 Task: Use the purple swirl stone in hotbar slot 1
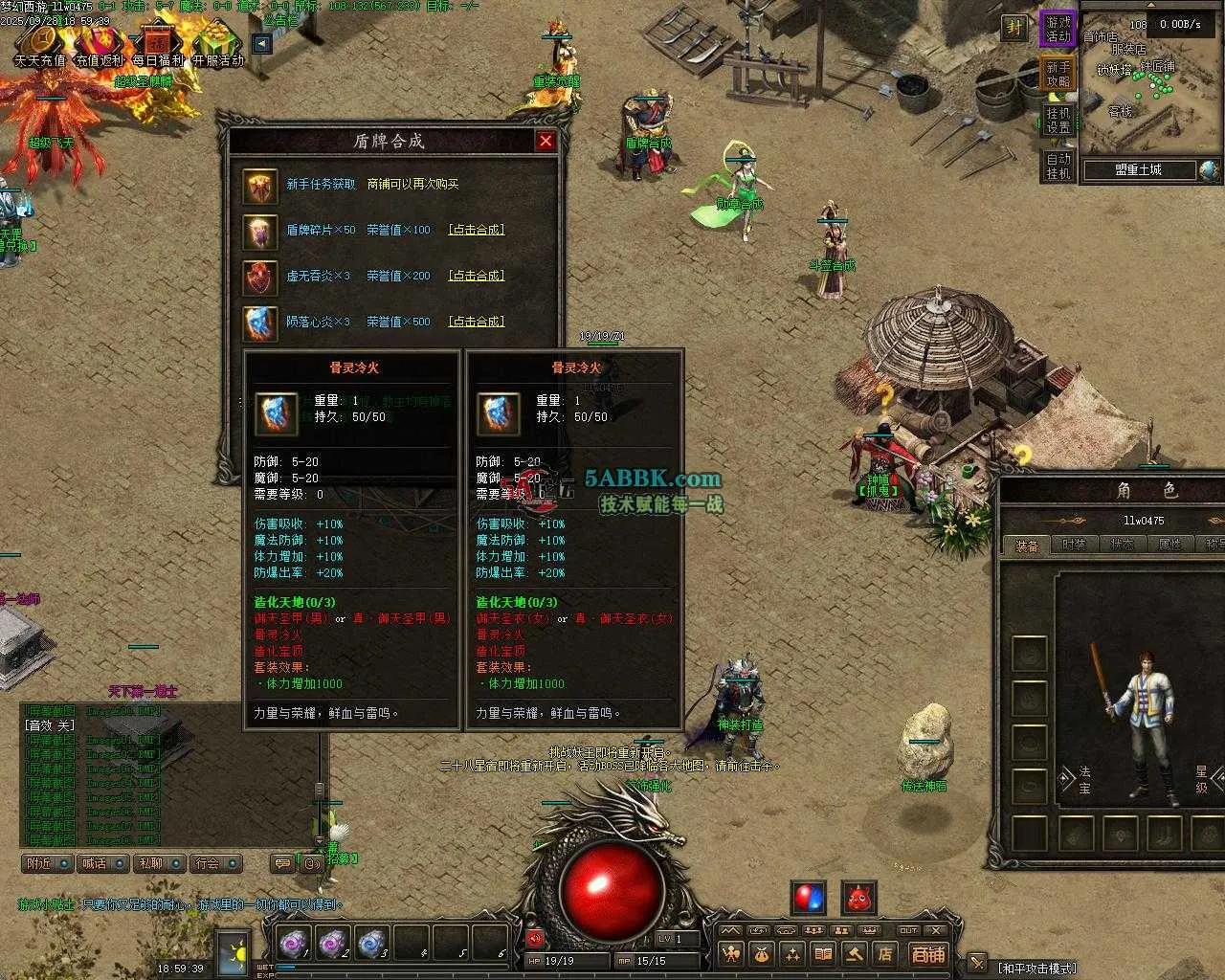coord(291,944)
